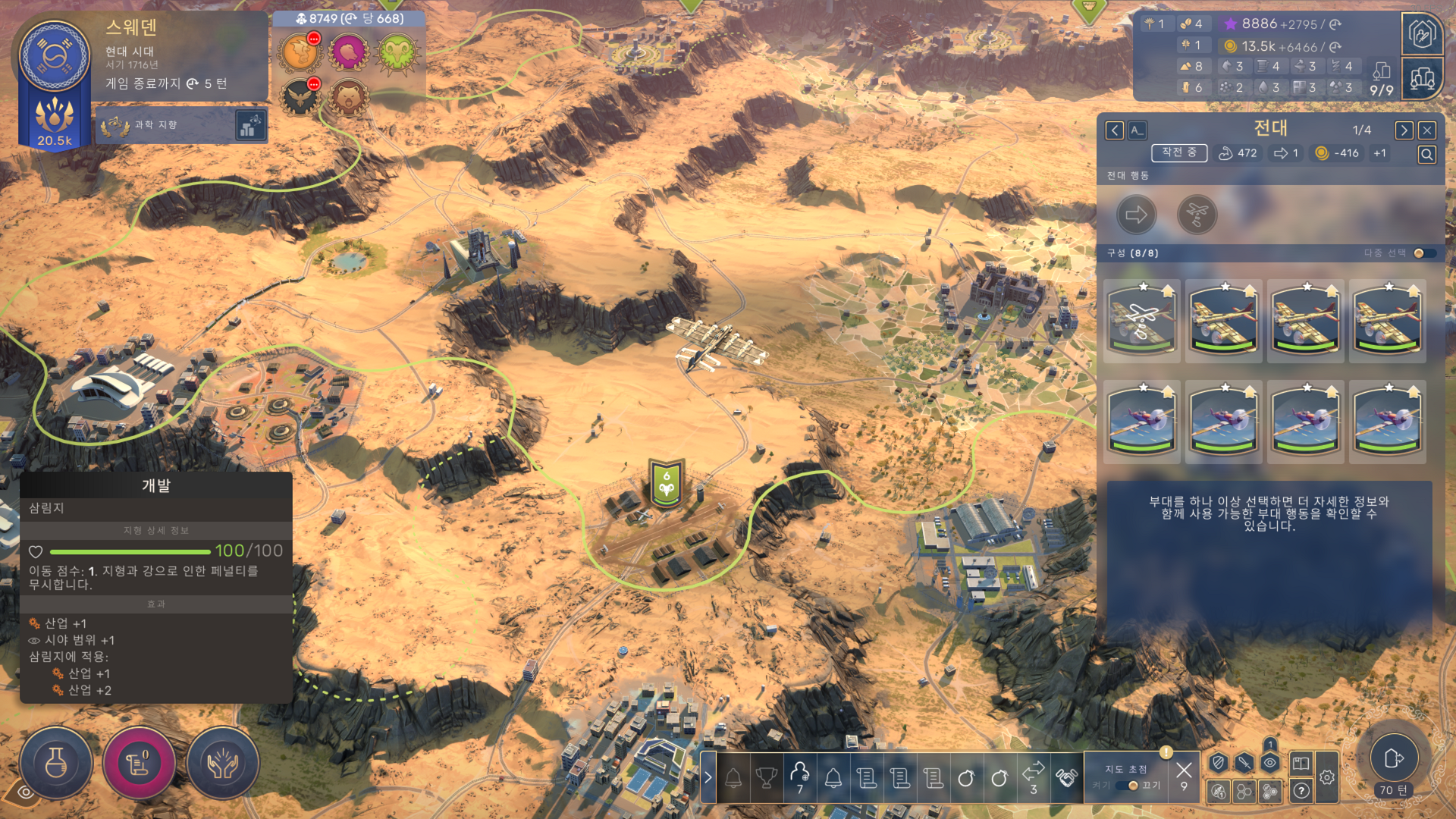This screenshot has width=1456, height=819.
Task: Open the technology flask screen
Action: [x=56, y=763]
